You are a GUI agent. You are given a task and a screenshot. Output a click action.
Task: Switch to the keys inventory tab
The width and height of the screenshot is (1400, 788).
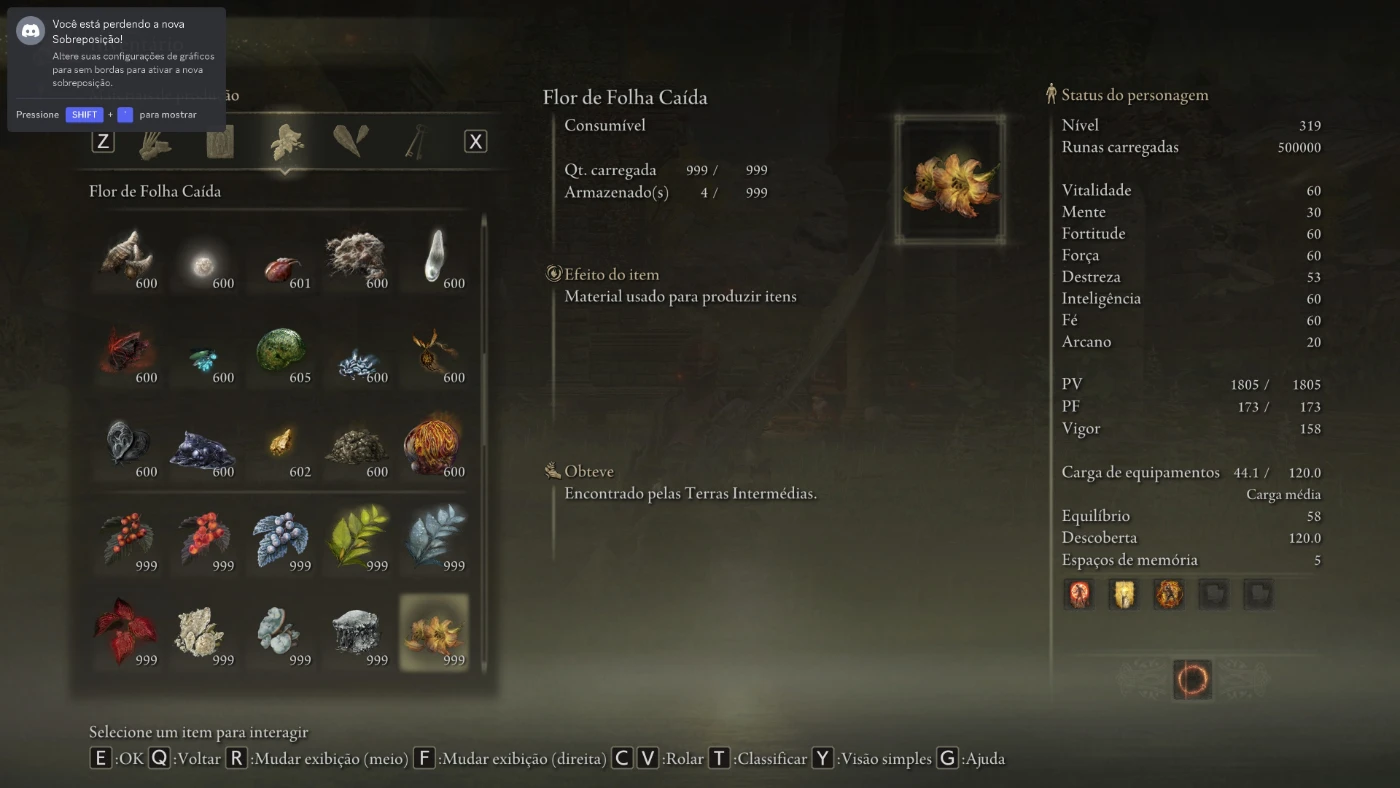(x=414, y=142)
